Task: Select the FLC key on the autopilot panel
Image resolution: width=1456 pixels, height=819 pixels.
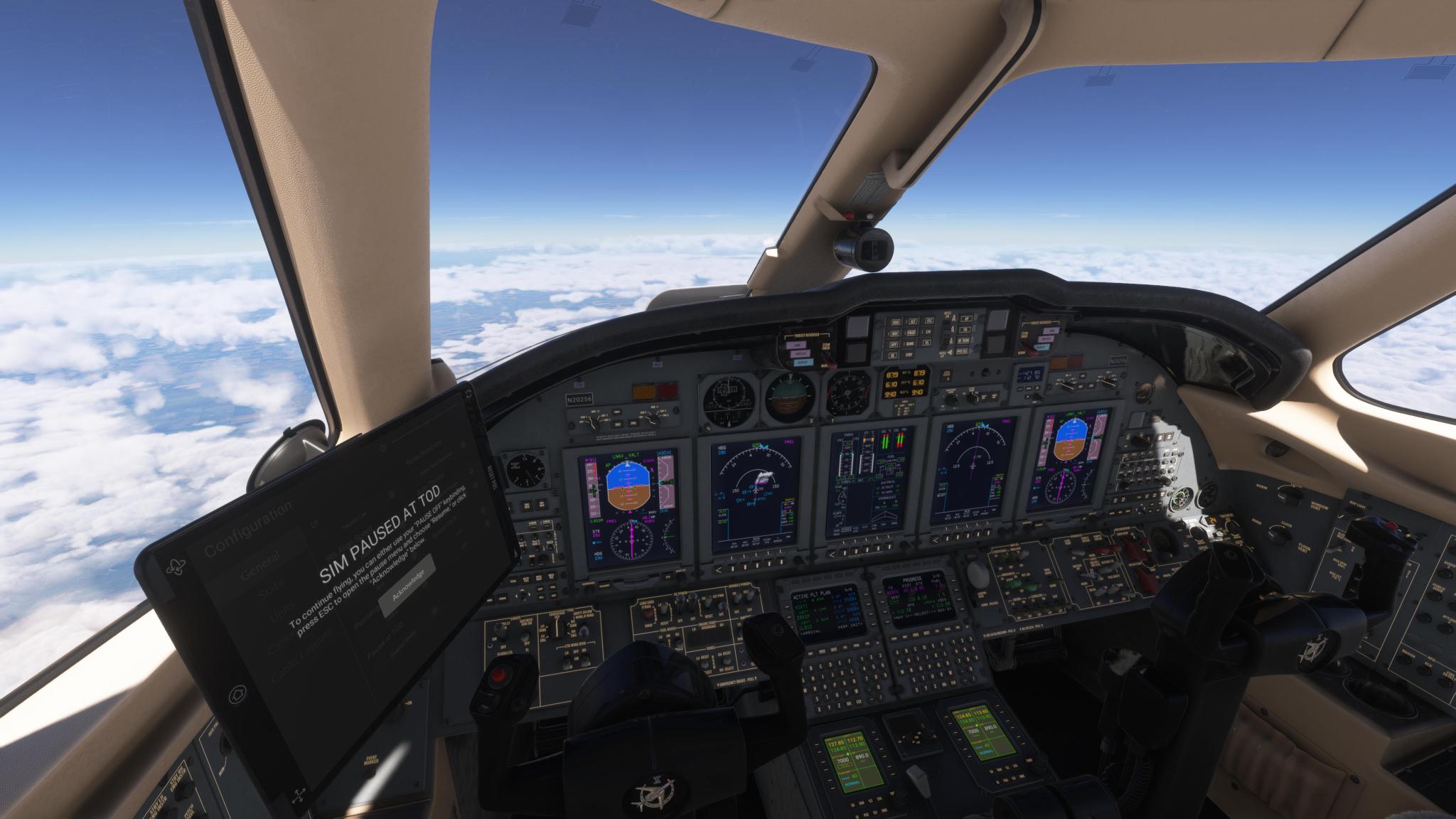Action: tap(931, 321)
